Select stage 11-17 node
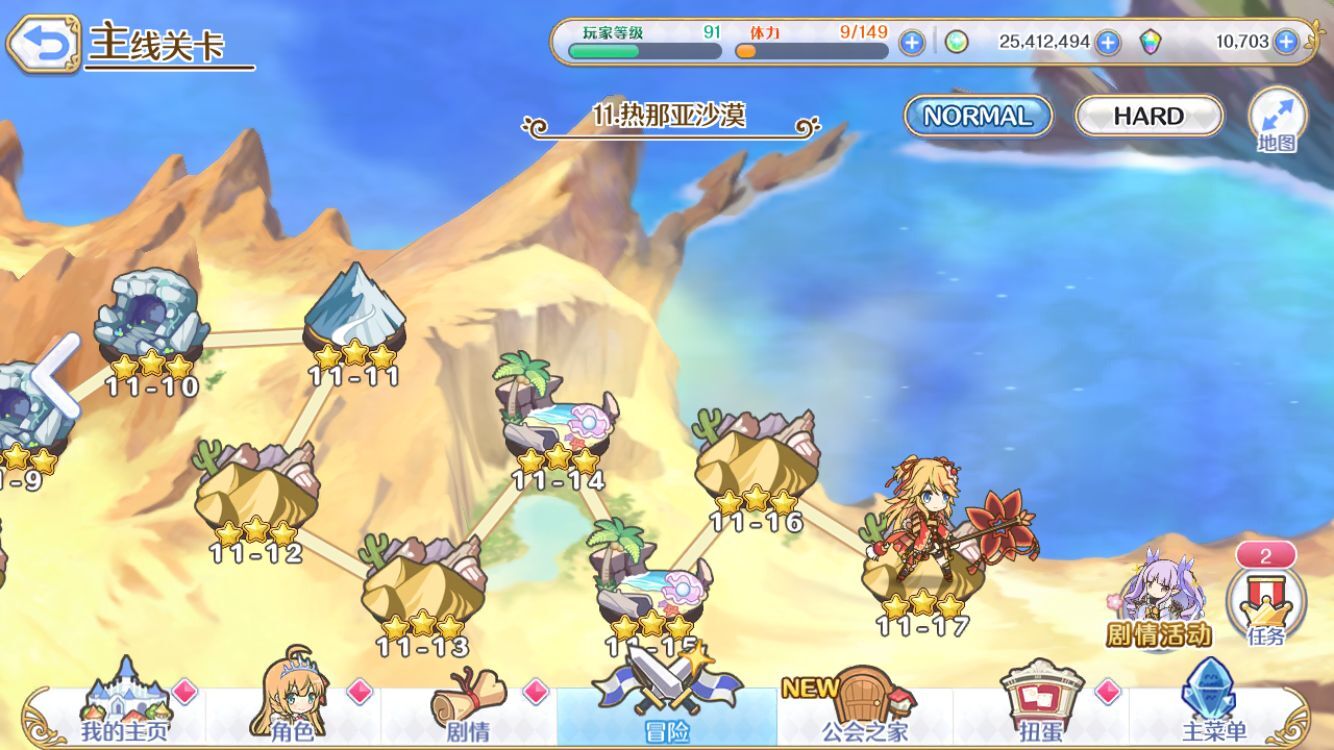Screen dimensions: 1334x750 click(922, 560)
